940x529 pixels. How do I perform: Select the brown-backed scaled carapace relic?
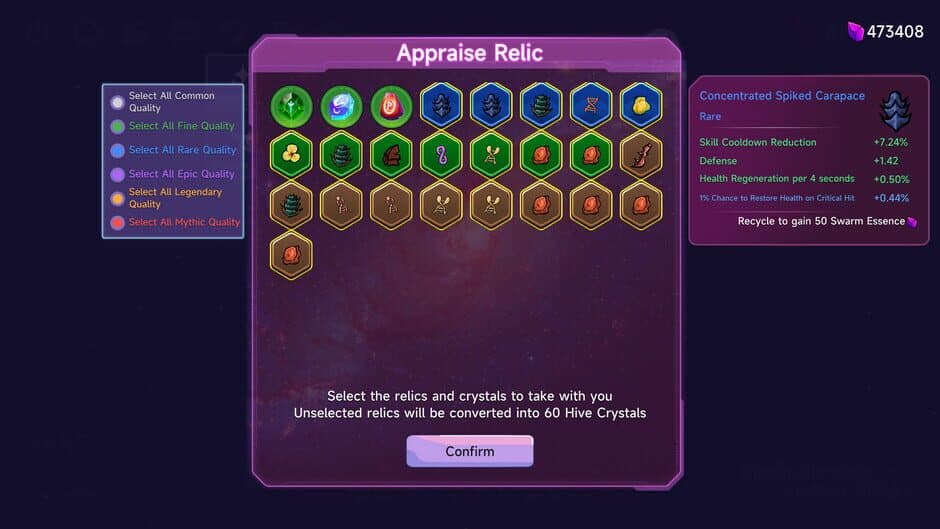[x=291, y=205]
